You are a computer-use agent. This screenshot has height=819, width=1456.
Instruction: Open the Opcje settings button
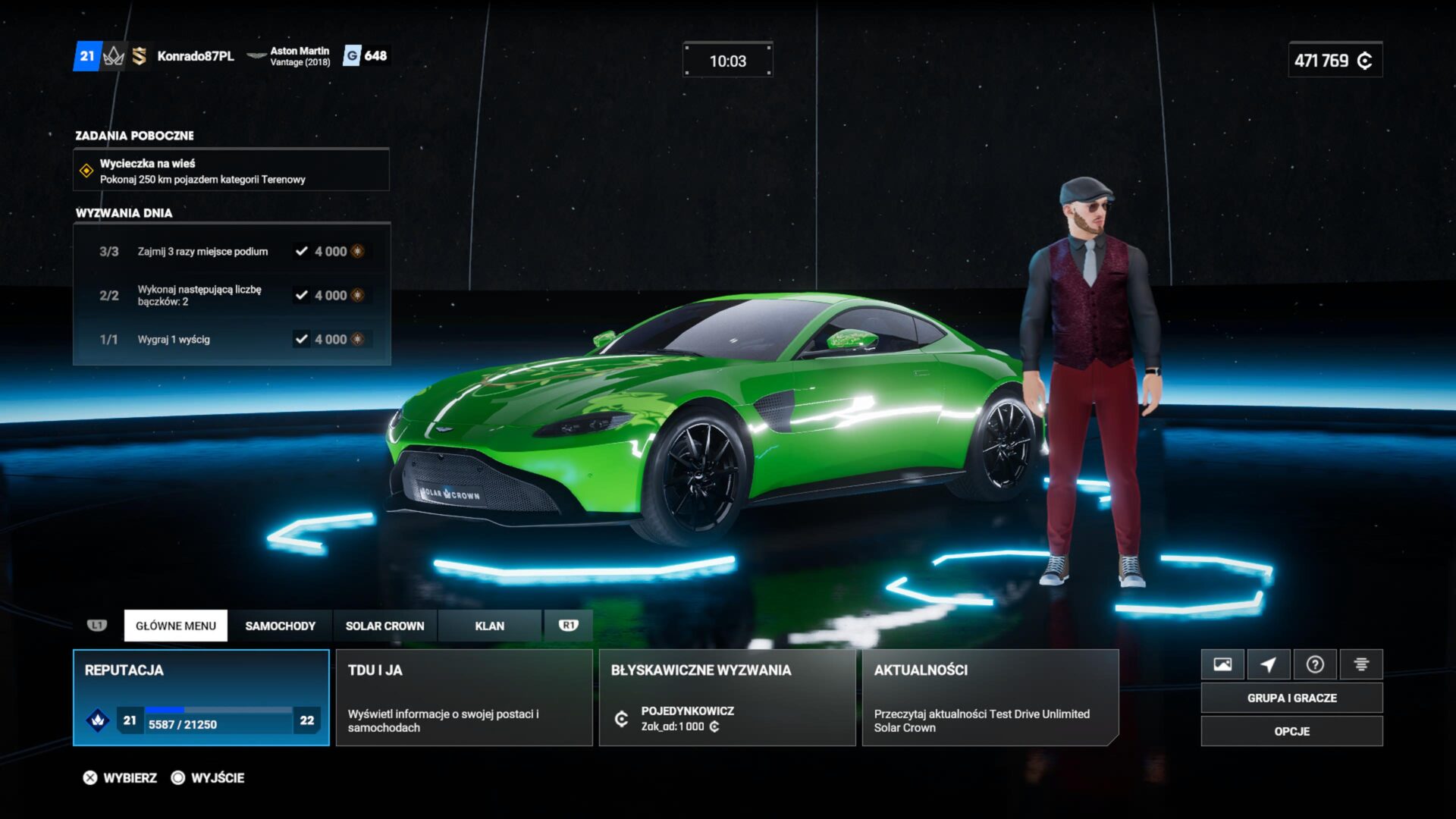[x=1291, y=731]
